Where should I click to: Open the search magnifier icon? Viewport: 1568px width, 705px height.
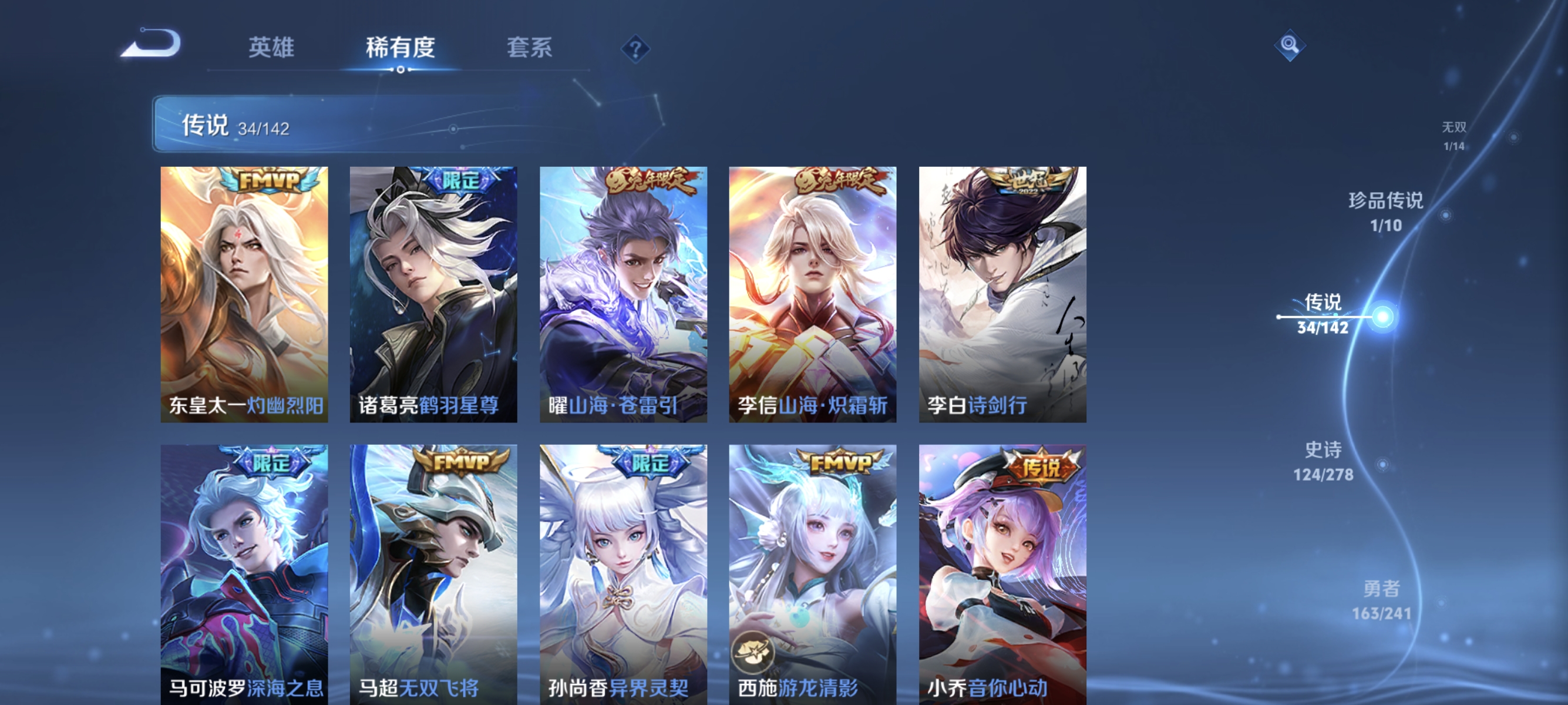1290,45
